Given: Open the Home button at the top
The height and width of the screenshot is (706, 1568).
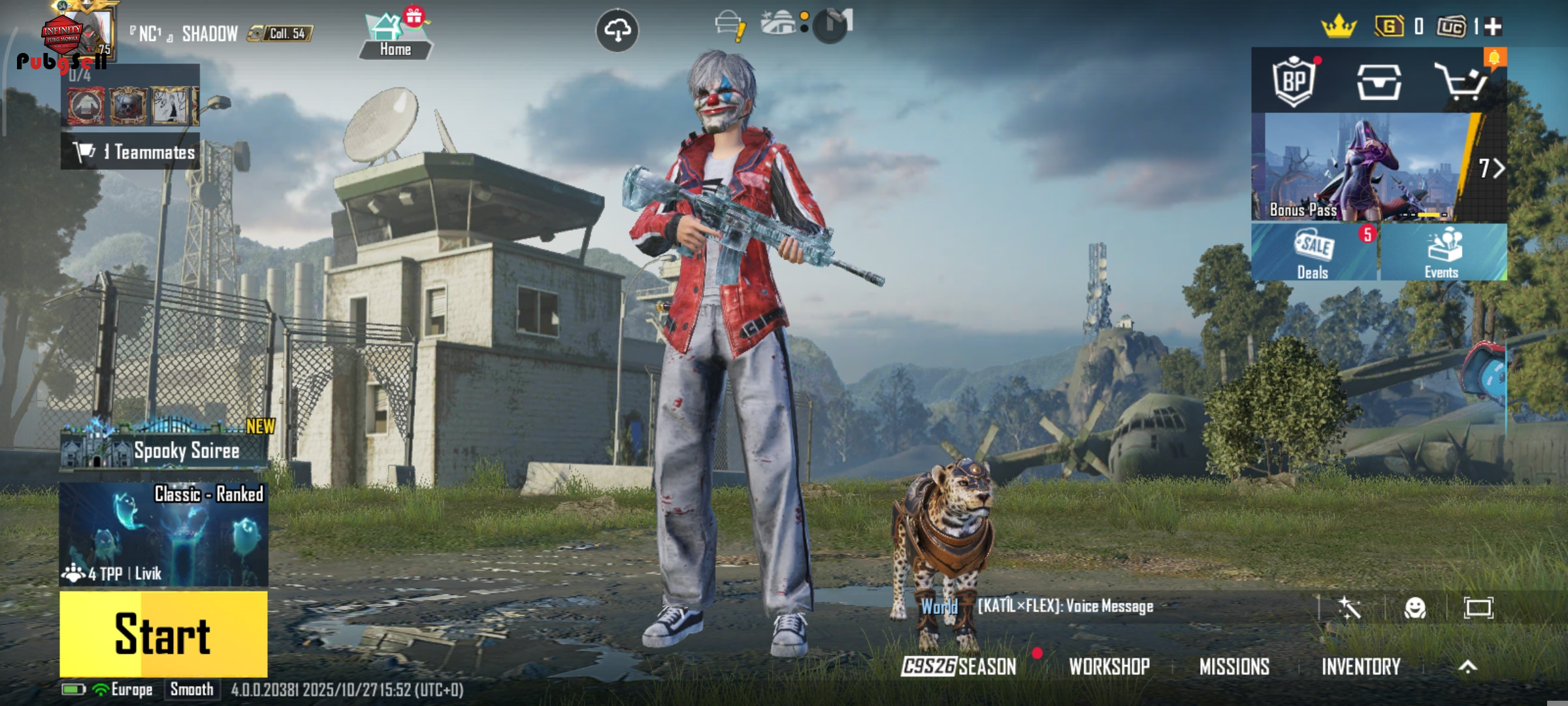Looking at the screenshot, I should click(x=395, y=37).
